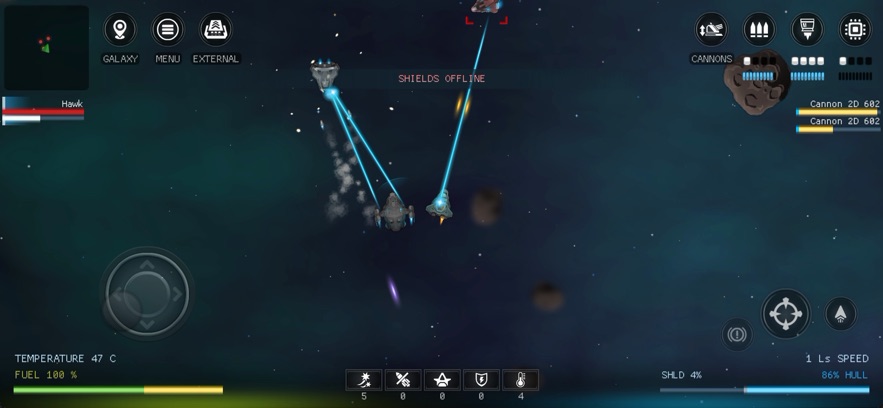Image resolution: width=883 pixels, height=408 pixels.
Task: Click the radar minimap
Action: click(x=46, y=47)
